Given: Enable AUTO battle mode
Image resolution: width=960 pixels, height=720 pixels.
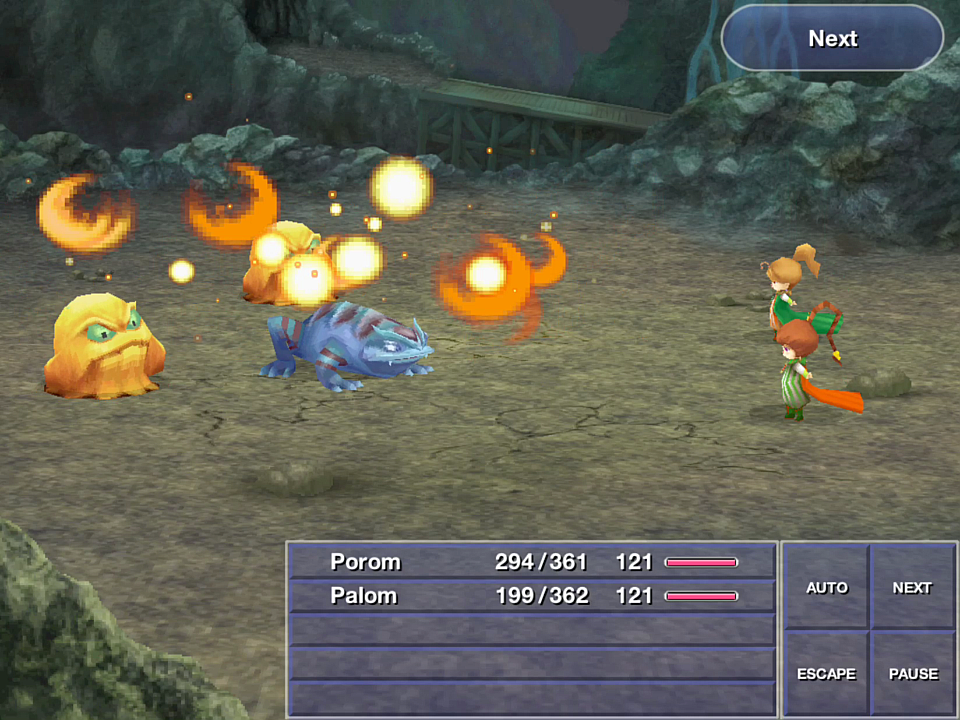Looking at the screenshot, I should coord(826,588).
